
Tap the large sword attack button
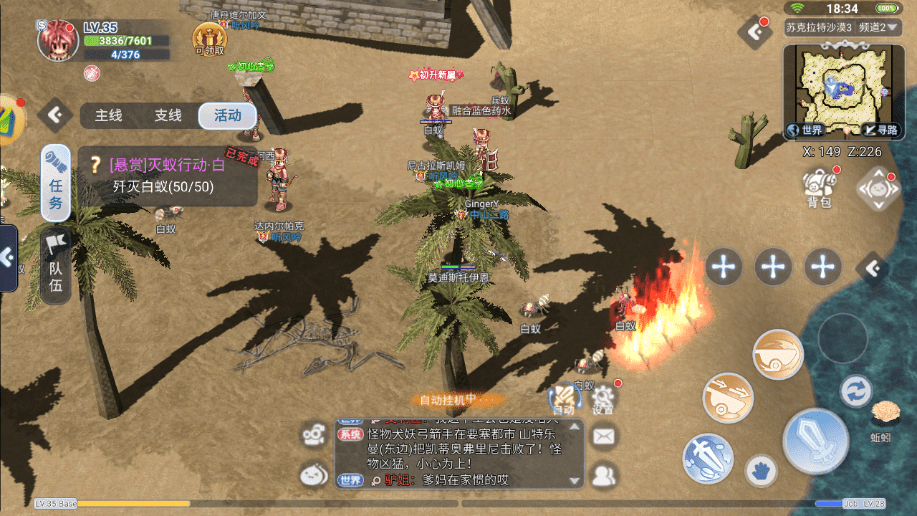815,441
